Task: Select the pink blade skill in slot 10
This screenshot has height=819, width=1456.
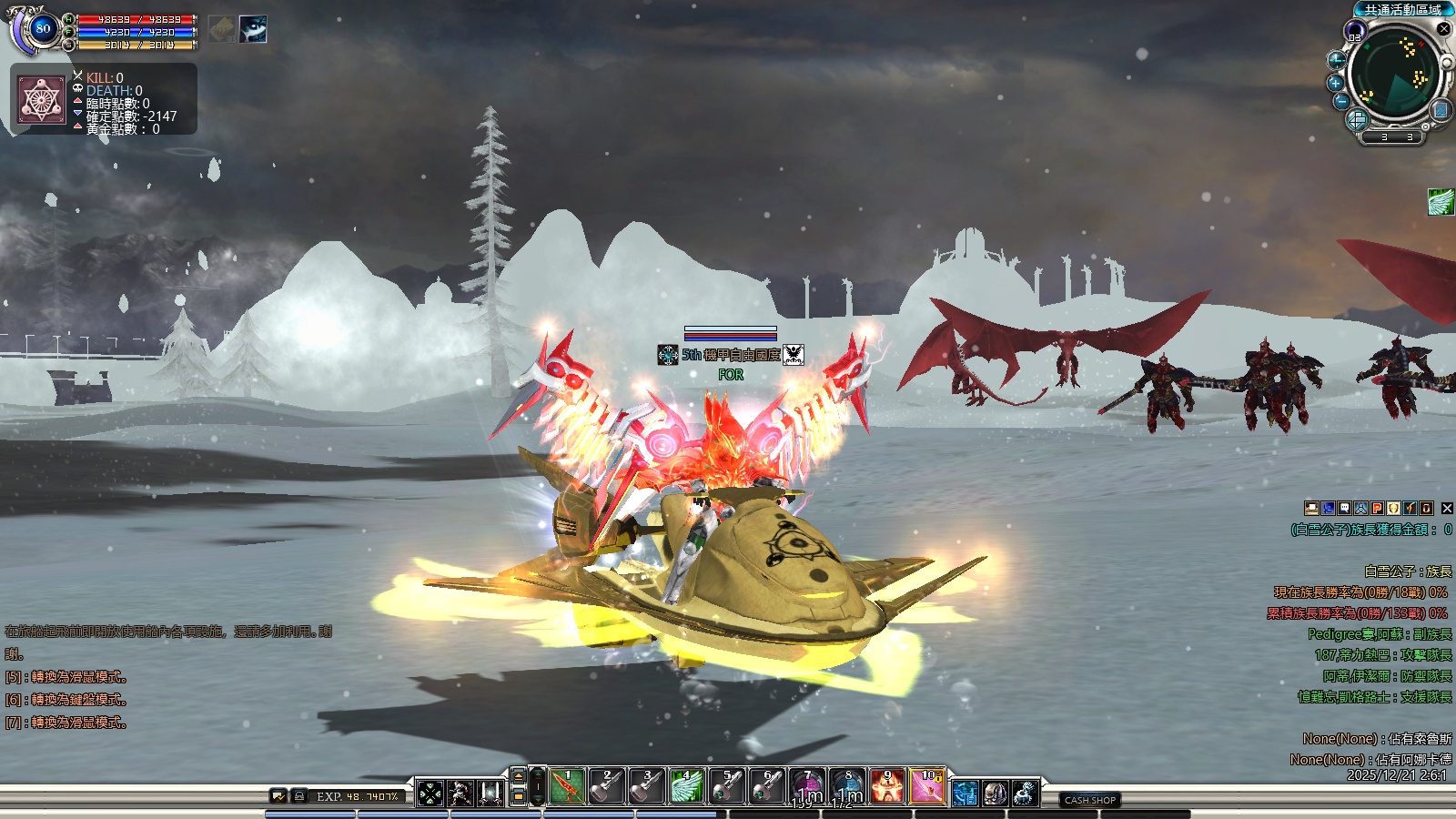Action: pos(927,786)
